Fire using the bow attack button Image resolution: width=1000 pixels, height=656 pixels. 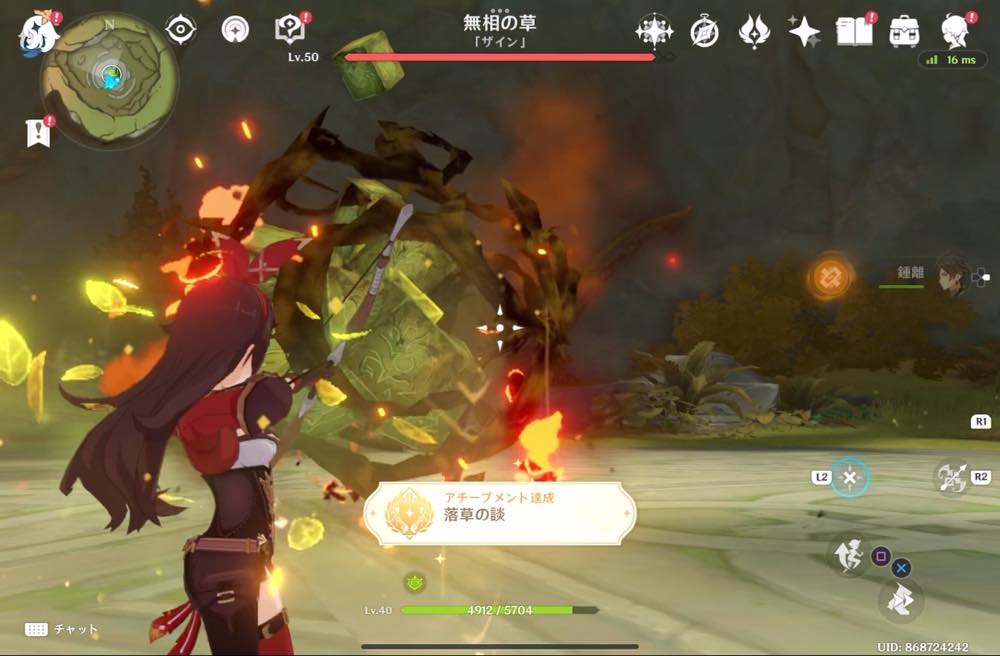click(953, 477)
